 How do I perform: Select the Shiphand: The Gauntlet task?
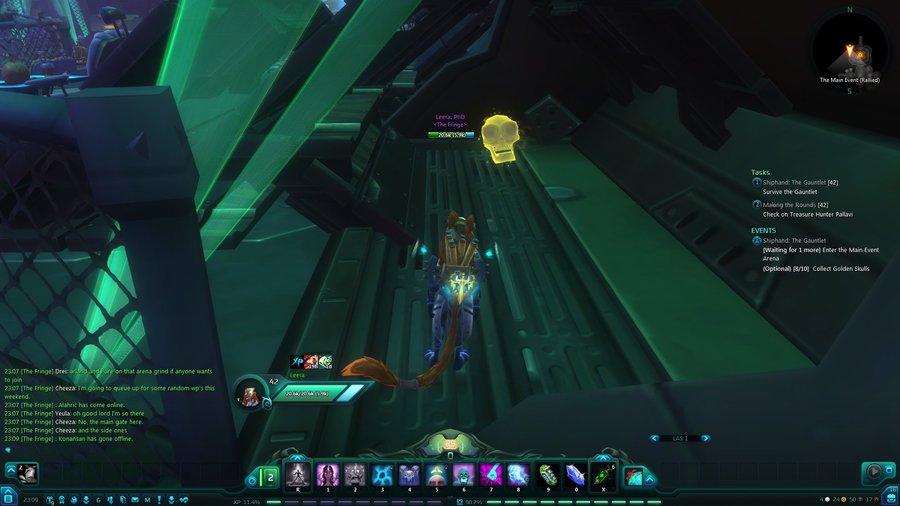pyautogui.click(x=797, y=183)
